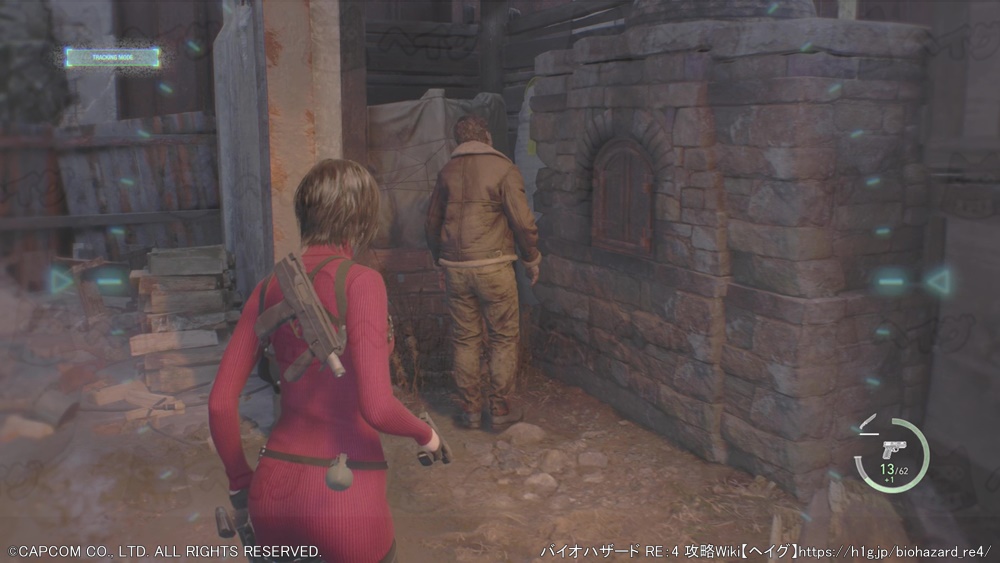
Task: Click the Tracking Mode label
Action: click(112, 57)
